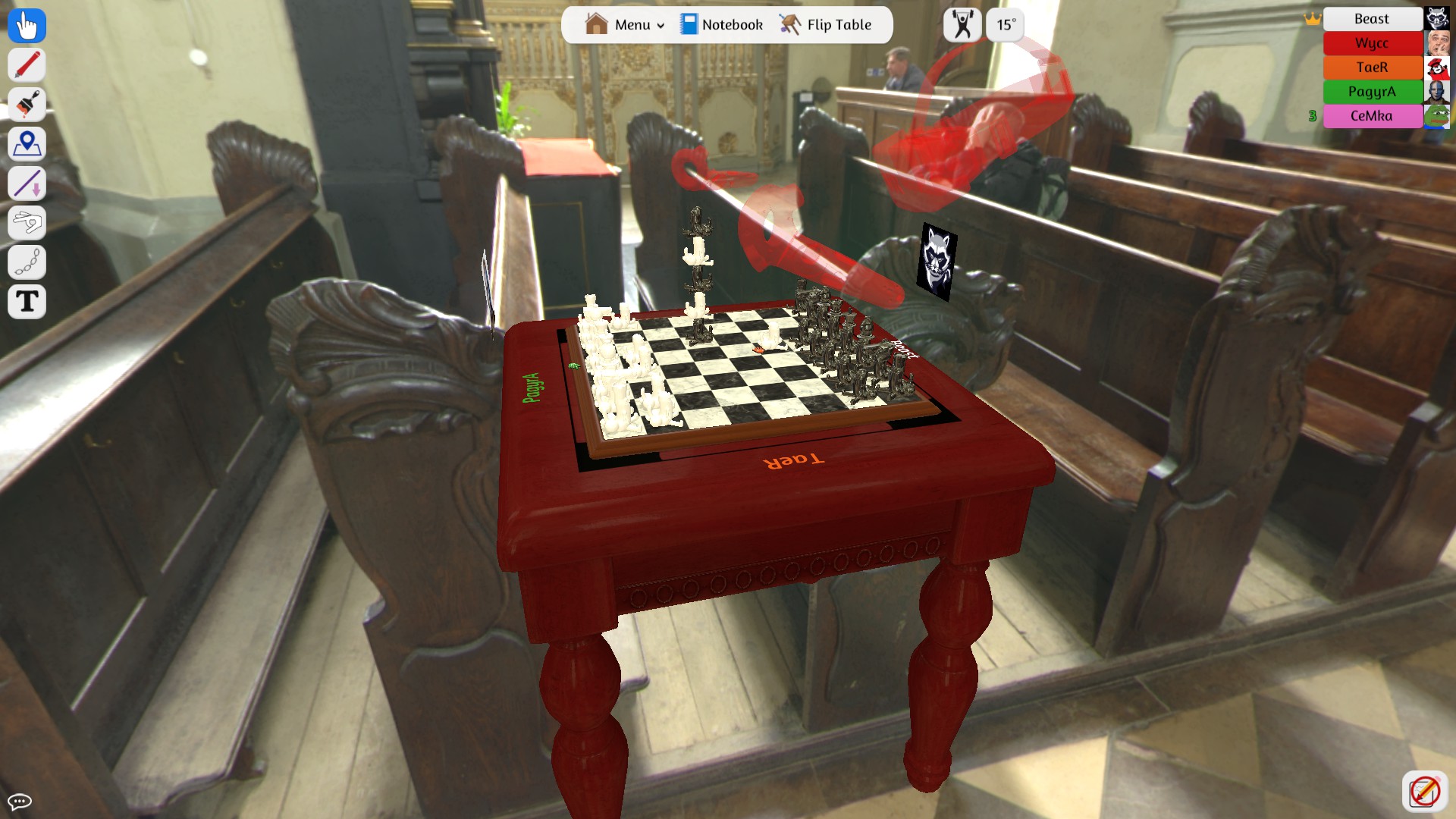This screenshot has height=819, width=1456.
Task: Open the chat bubble panel
Action: [20, 800]
